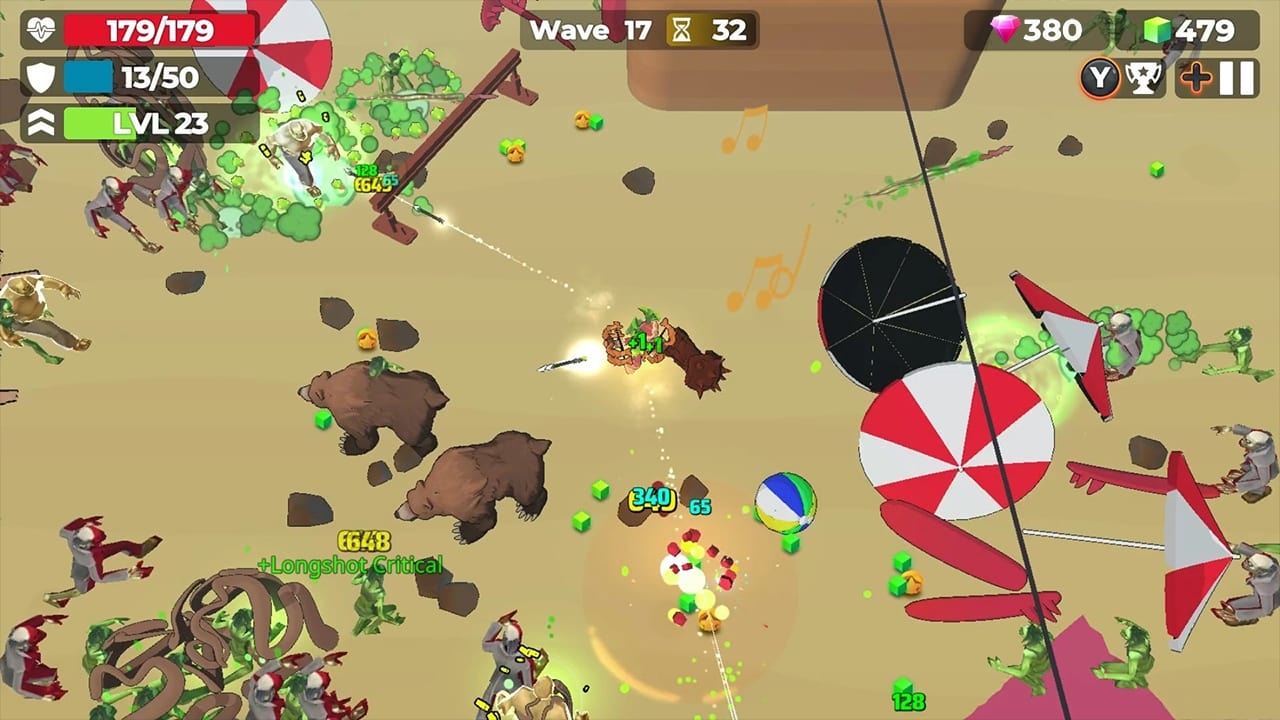Click the hourglass icon in the wave timer

click(683, 30)
